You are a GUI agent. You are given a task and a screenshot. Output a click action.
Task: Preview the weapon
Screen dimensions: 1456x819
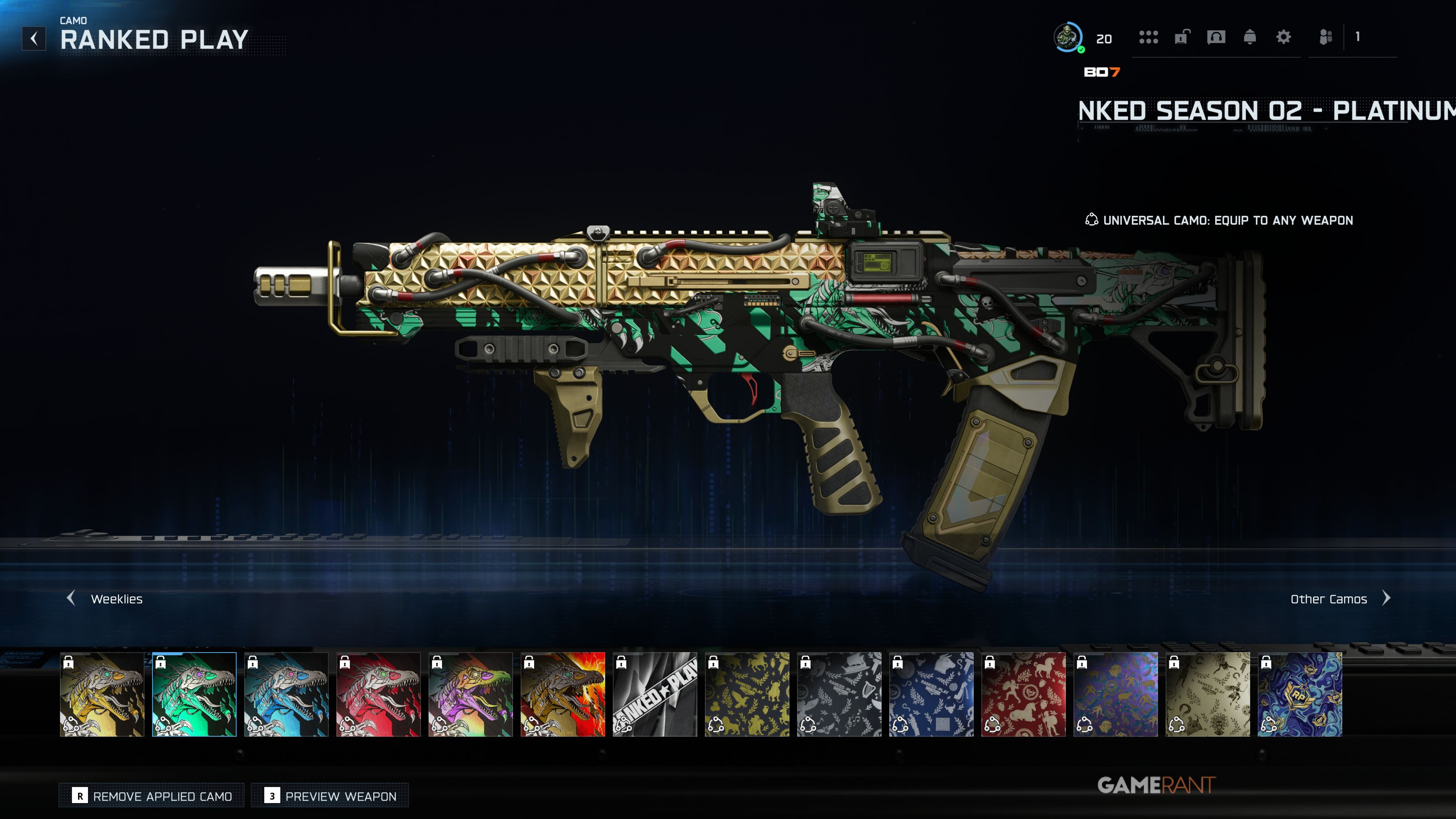330,796
